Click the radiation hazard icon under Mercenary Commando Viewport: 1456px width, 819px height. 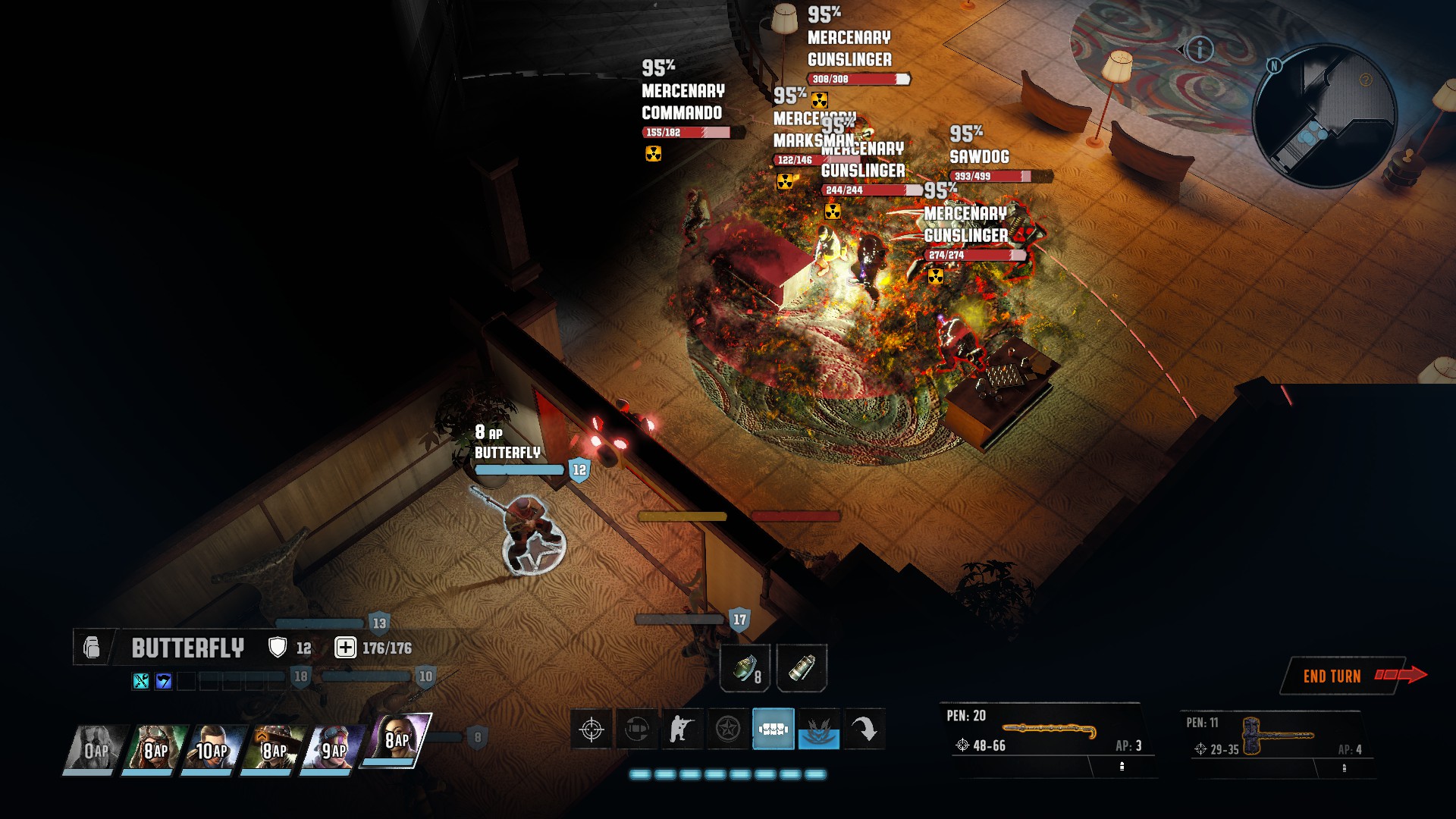pyautogui.click(x=653, y=155)
